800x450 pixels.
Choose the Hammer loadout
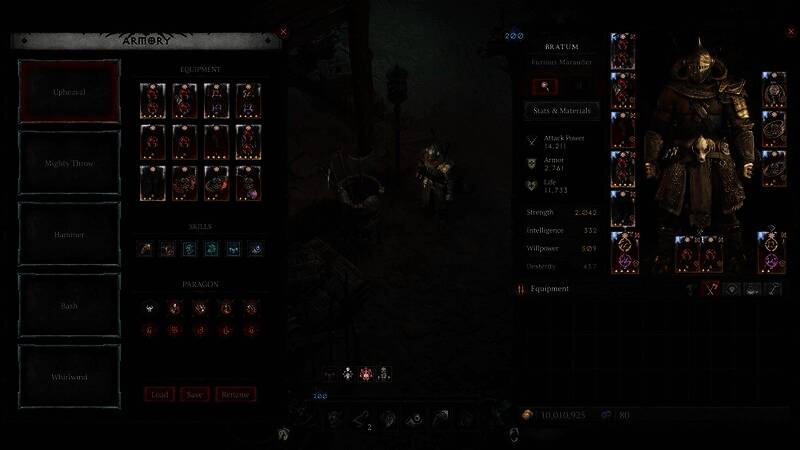click(70, 233)
